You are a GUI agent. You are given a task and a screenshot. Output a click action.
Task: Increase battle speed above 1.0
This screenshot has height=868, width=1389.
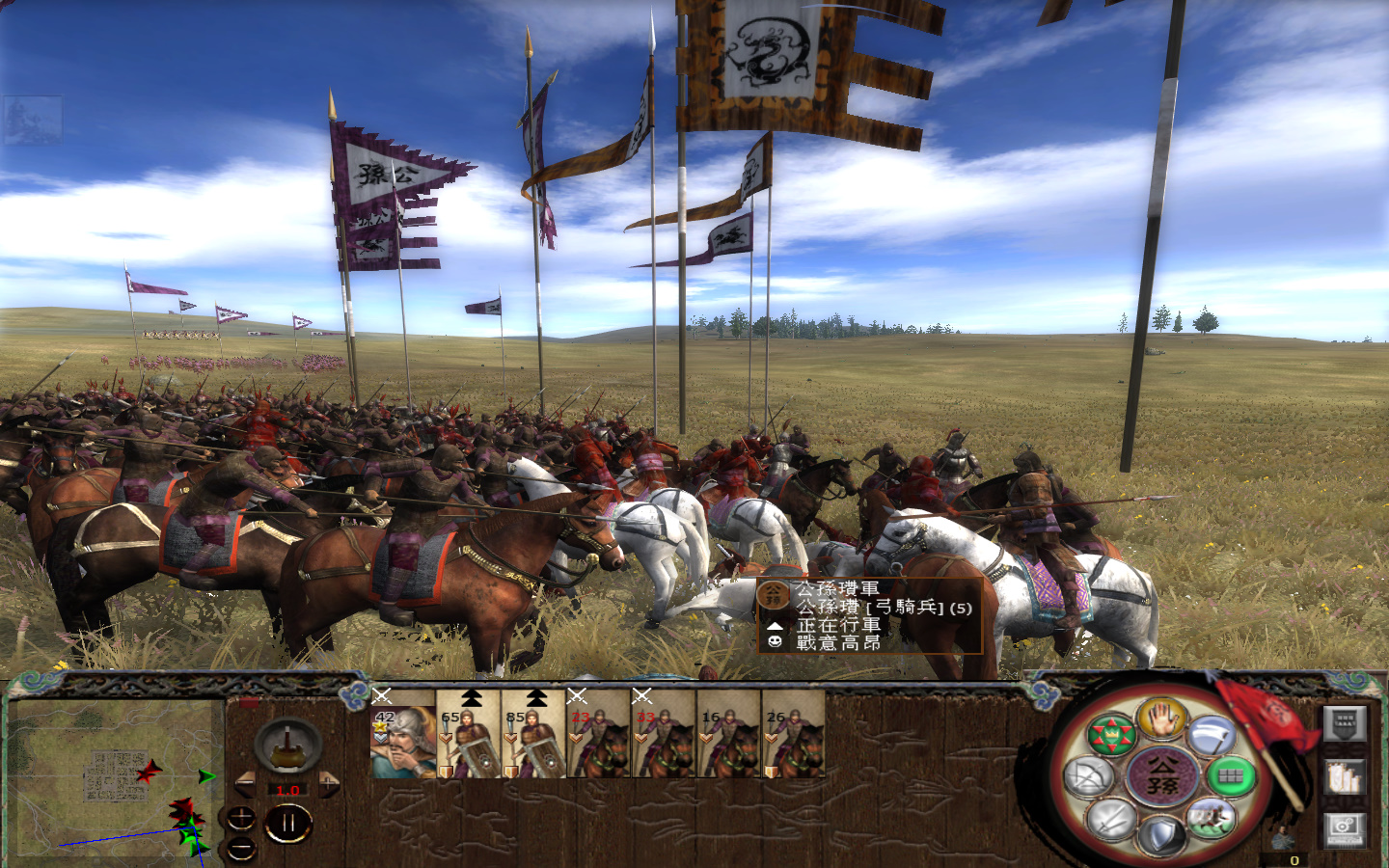coord(329,783)
